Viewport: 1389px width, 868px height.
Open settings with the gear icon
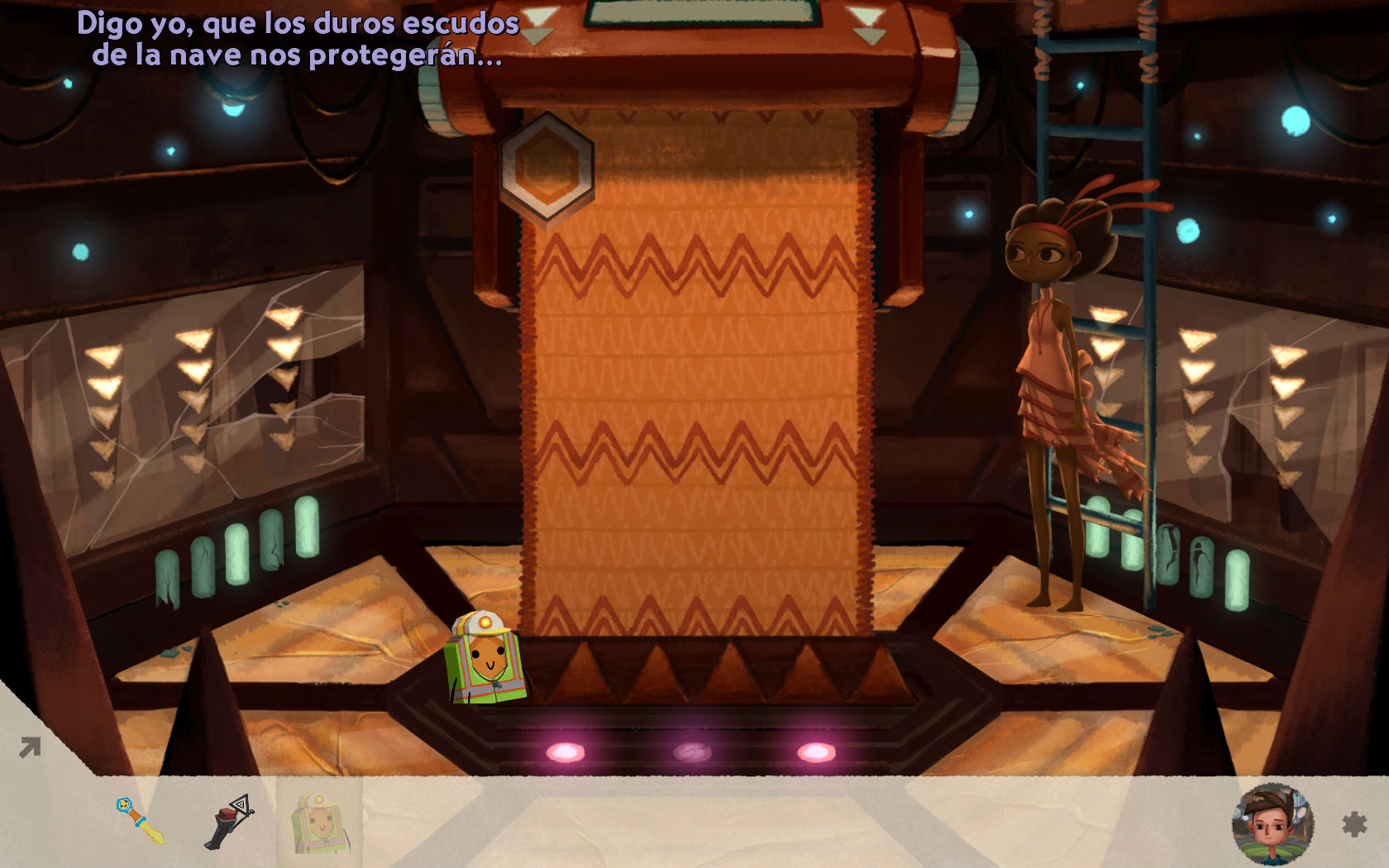(x=1353, y=823)
